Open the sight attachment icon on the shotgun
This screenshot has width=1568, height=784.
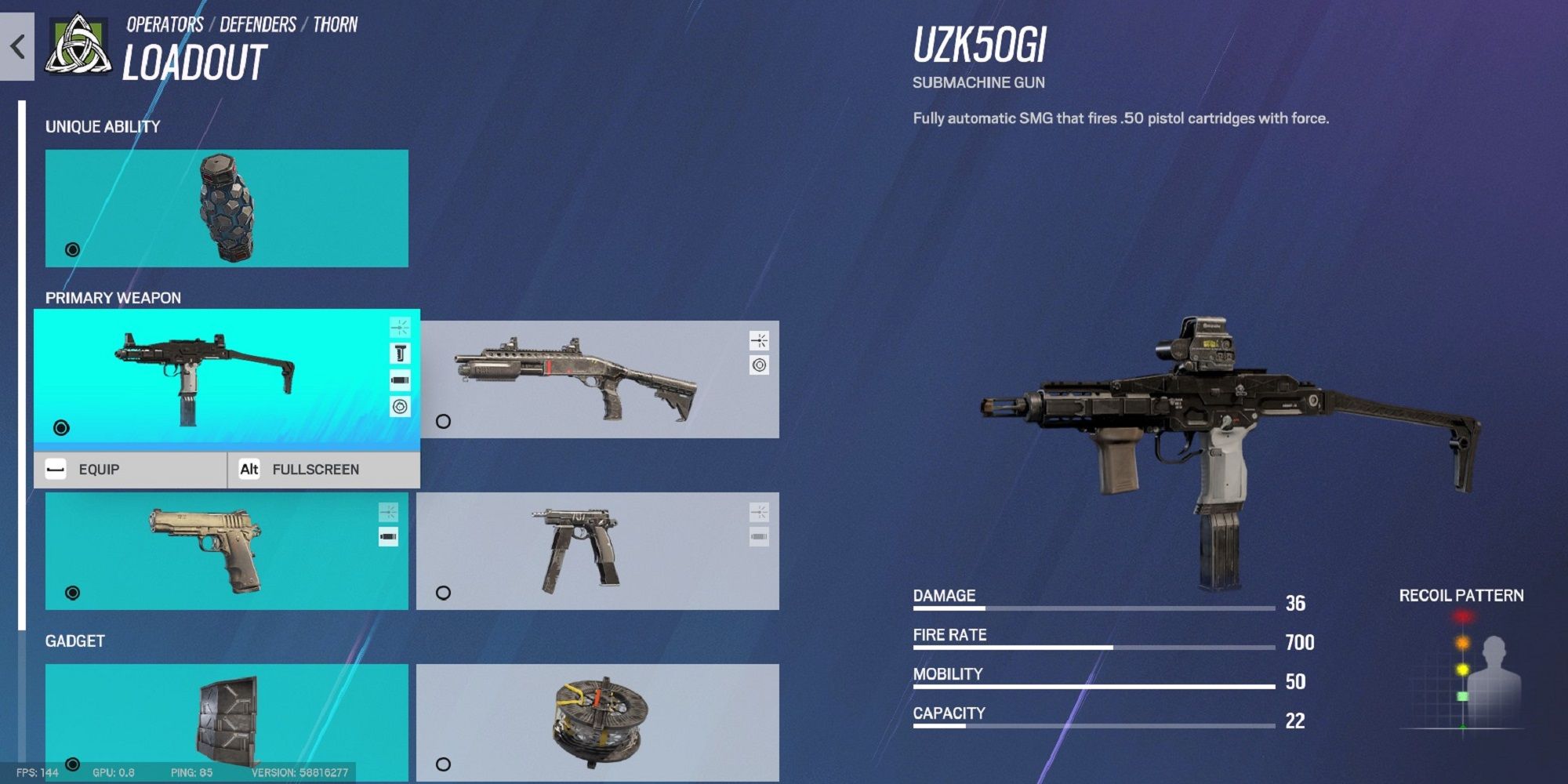pyautogui.click(x=760, y=365)
